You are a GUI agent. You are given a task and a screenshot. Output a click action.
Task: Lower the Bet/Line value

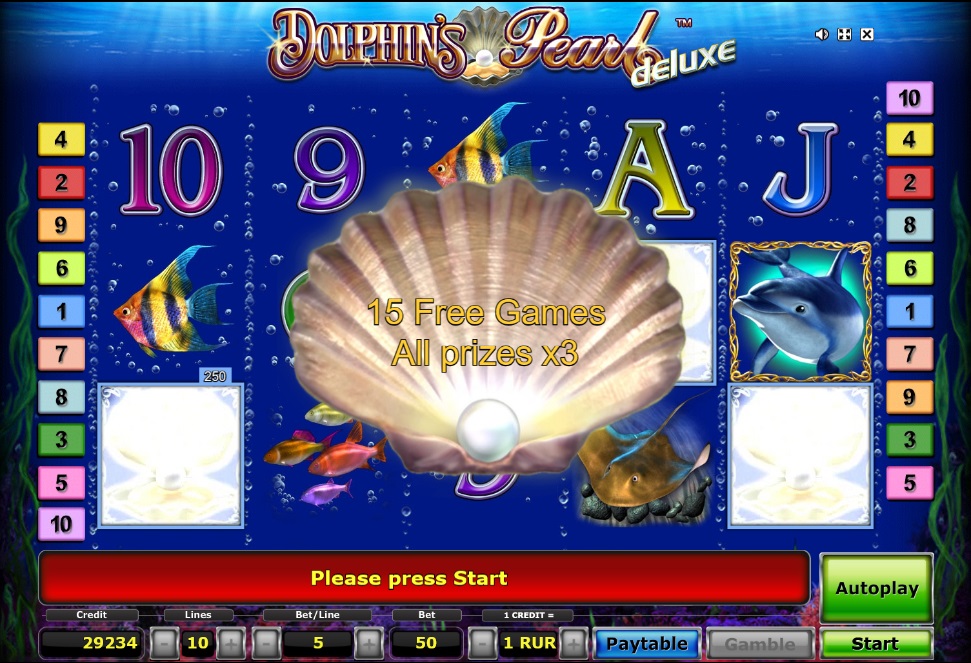(267, 642)
